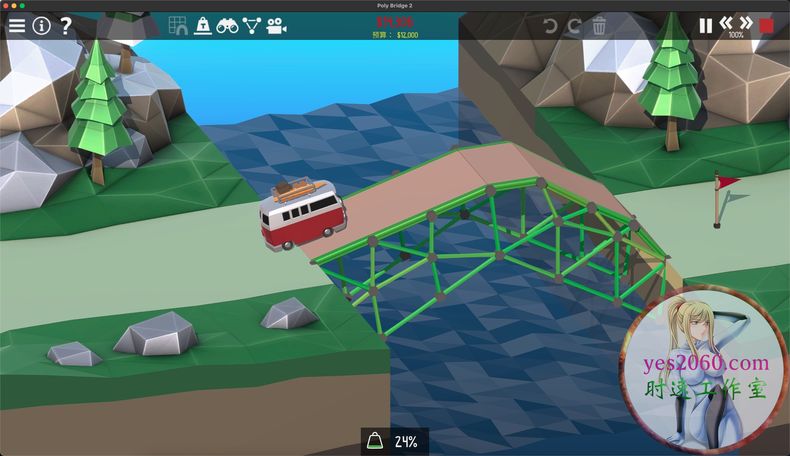
Task: Show level info with the circled i icon
Action: (x=41, y=26)
